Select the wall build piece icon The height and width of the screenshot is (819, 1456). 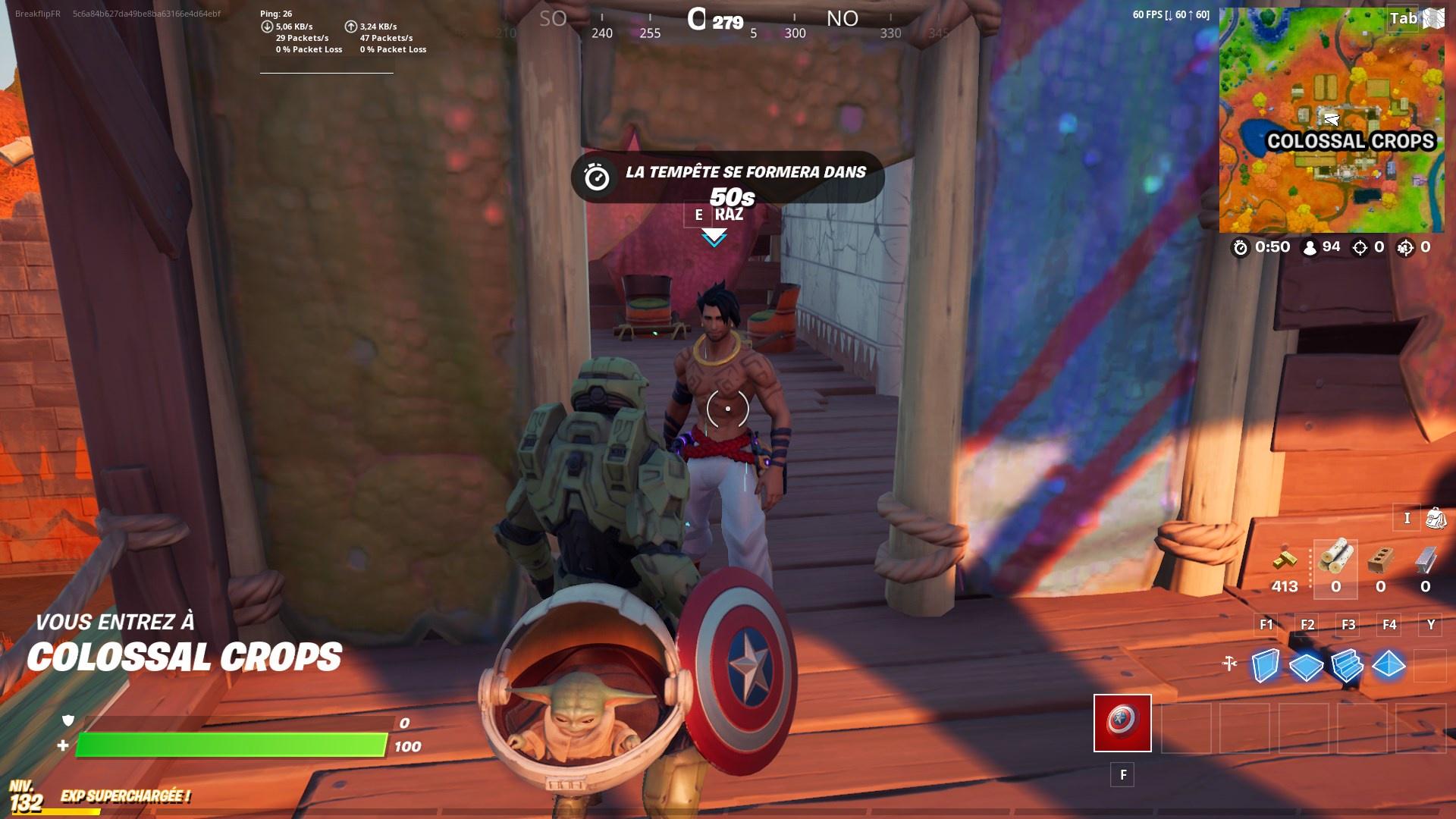(1264, 664)
